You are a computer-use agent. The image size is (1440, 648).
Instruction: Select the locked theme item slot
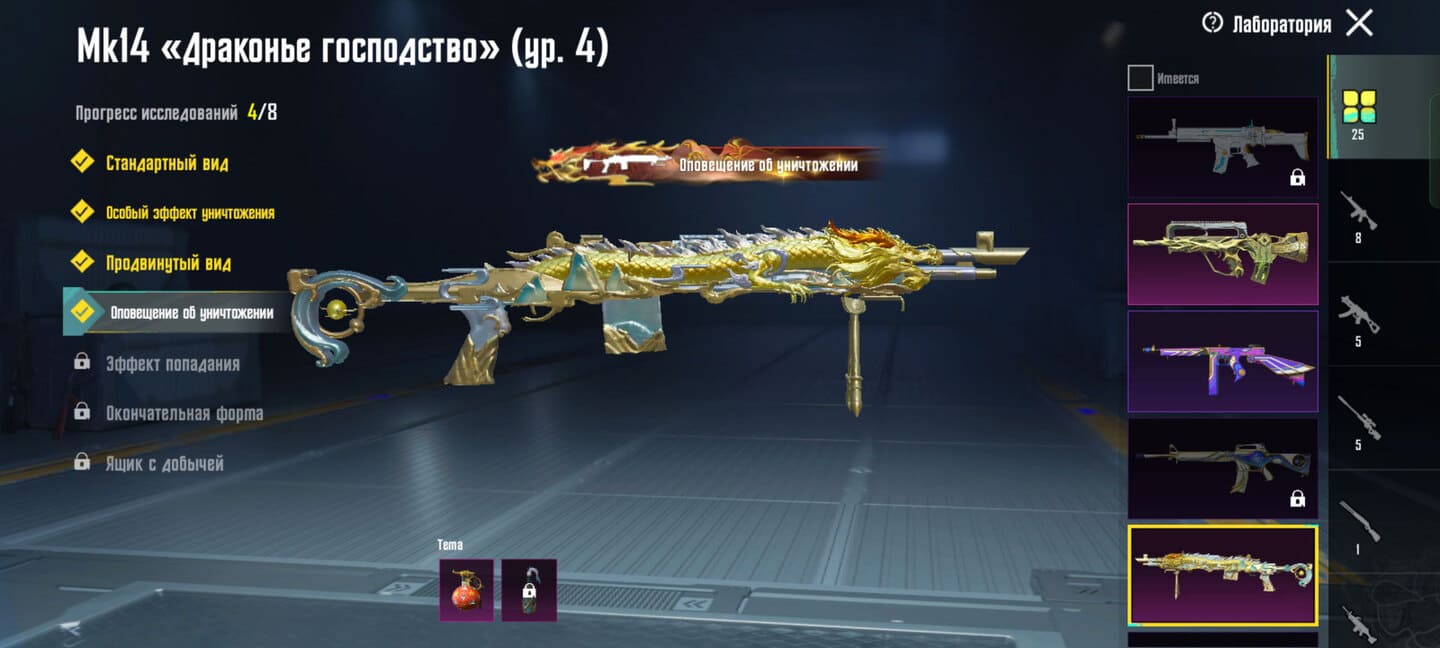click(529, 590)
